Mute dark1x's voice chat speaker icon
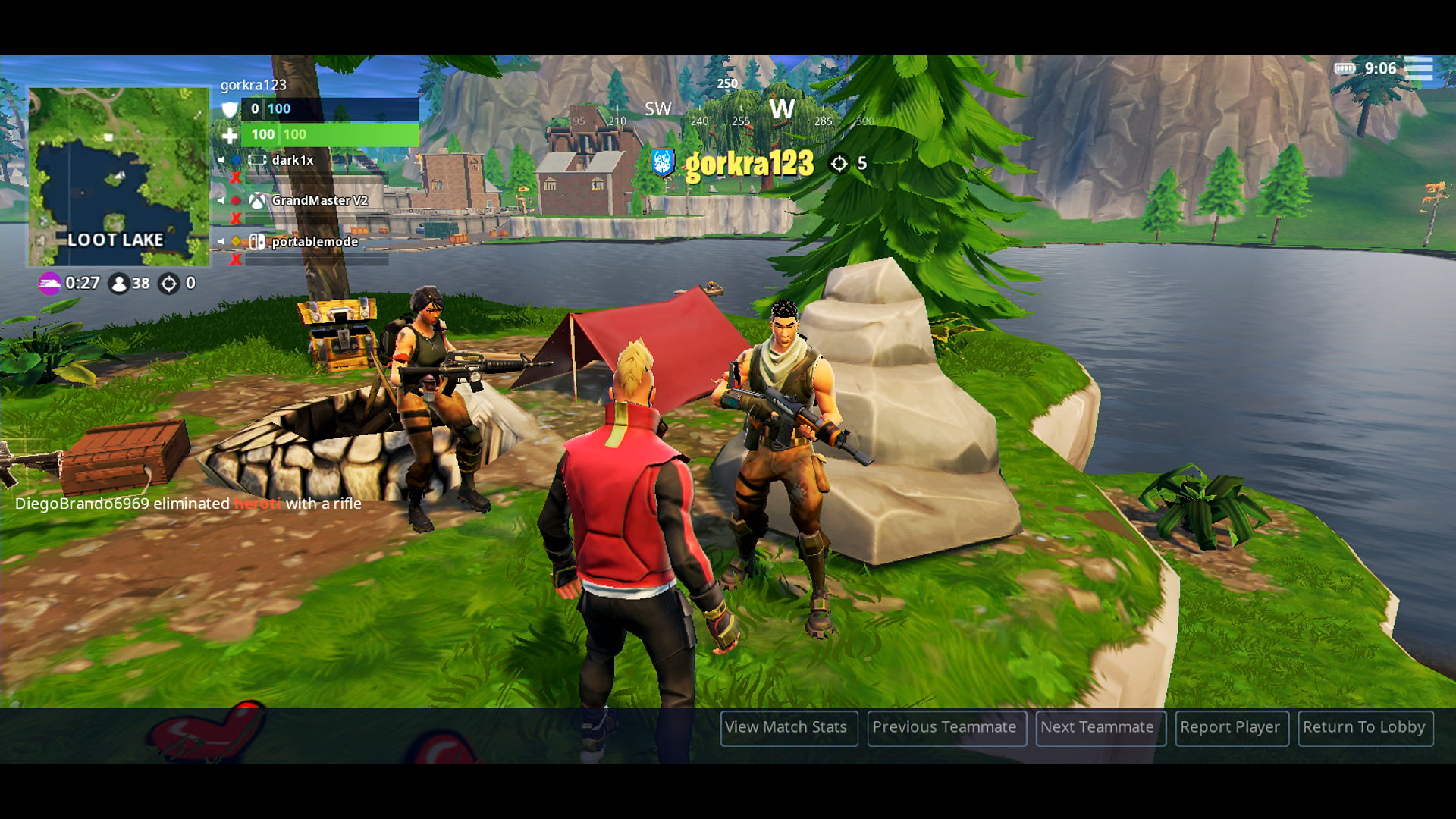The width and height of the screenshot is (1456, 819). [220, 160]
